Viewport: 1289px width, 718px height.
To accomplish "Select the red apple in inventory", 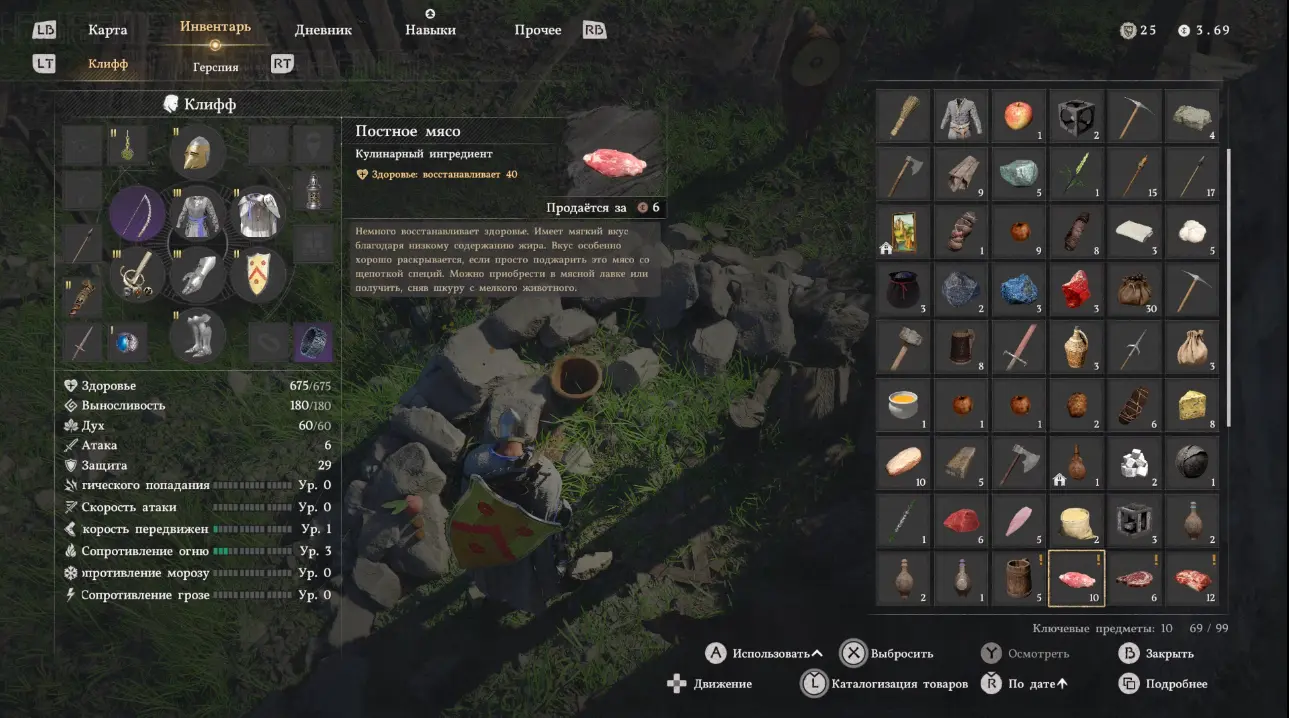I will (x=1019, y=116).
